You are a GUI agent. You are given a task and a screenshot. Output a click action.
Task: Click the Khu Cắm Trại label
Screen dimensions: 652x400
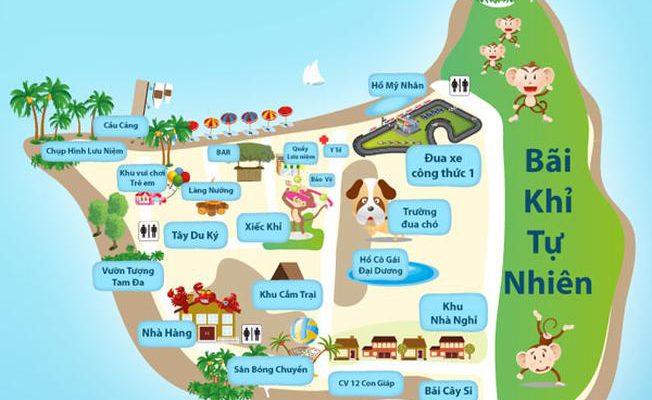pyautogui.click(x=288, y=295)
